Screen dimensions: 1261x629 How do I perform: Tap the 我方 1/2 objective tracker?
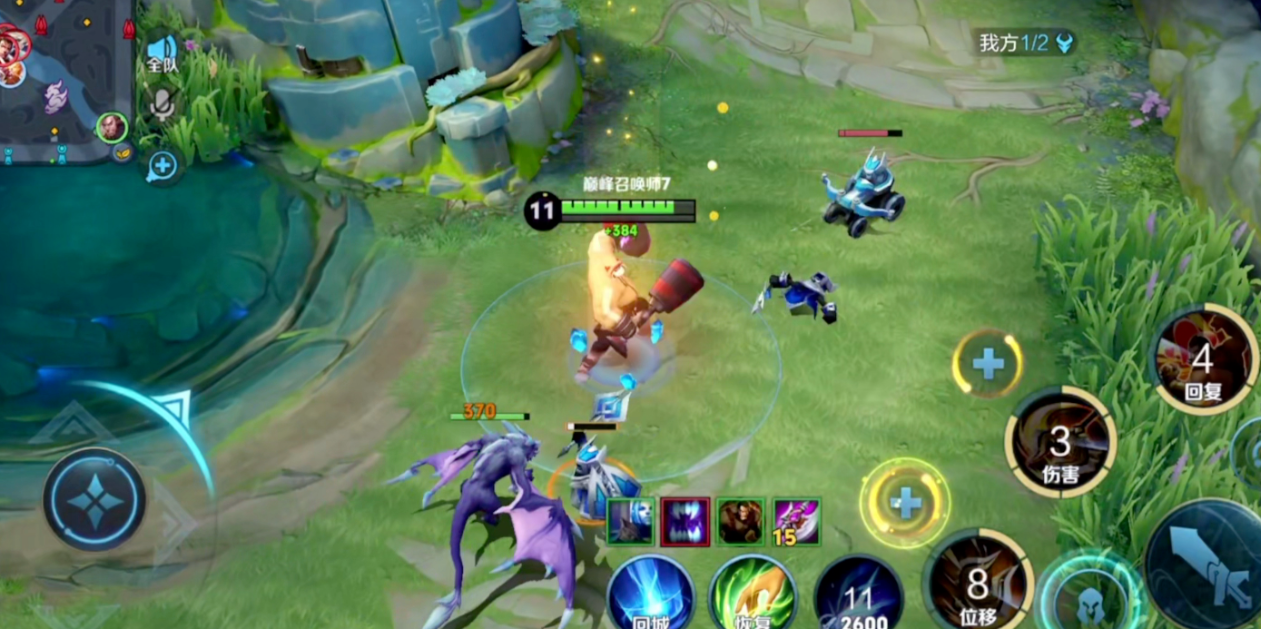[1023, 42]
